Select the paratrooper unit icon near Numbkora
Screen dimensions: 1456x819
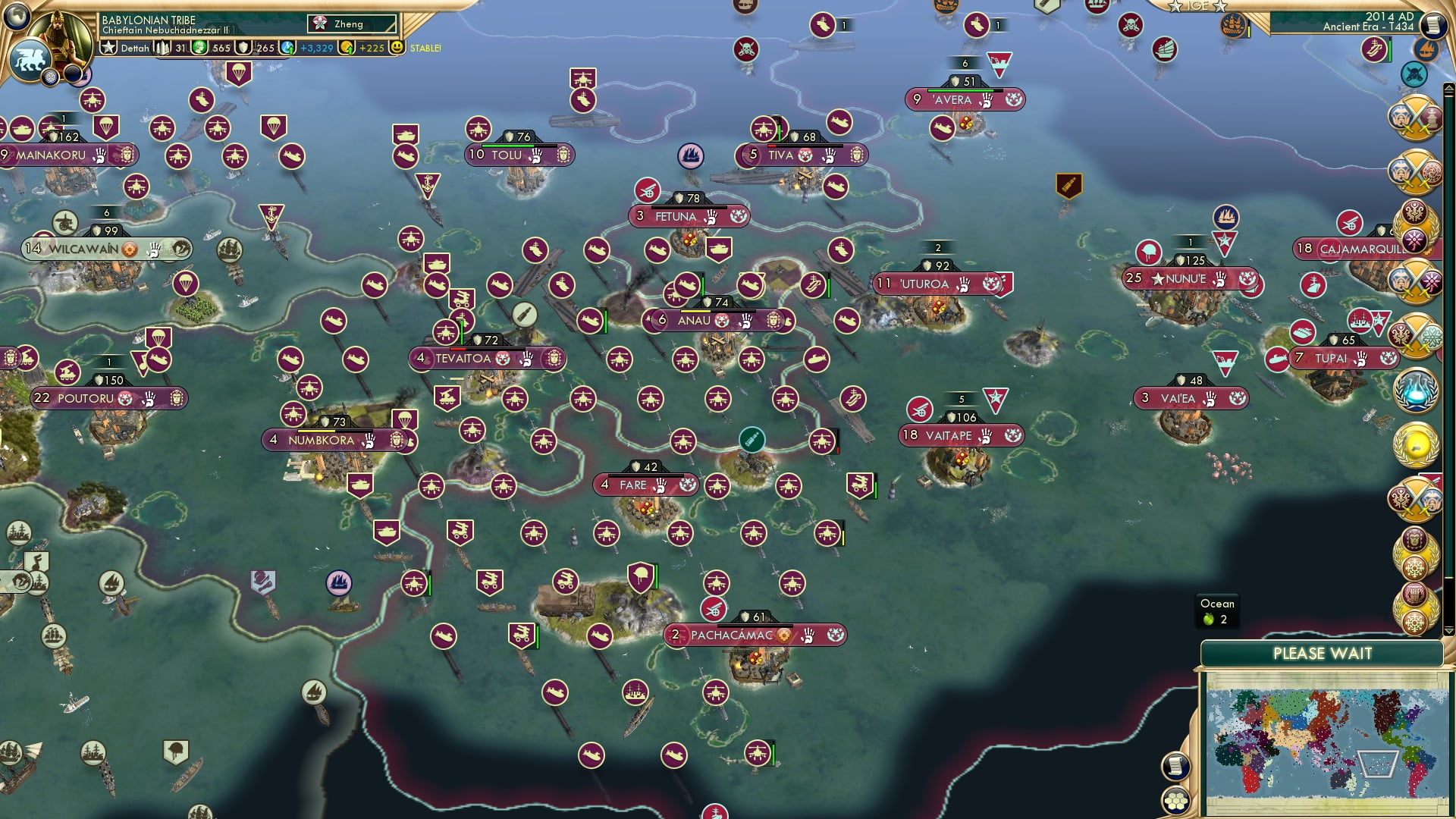point(408,419)
